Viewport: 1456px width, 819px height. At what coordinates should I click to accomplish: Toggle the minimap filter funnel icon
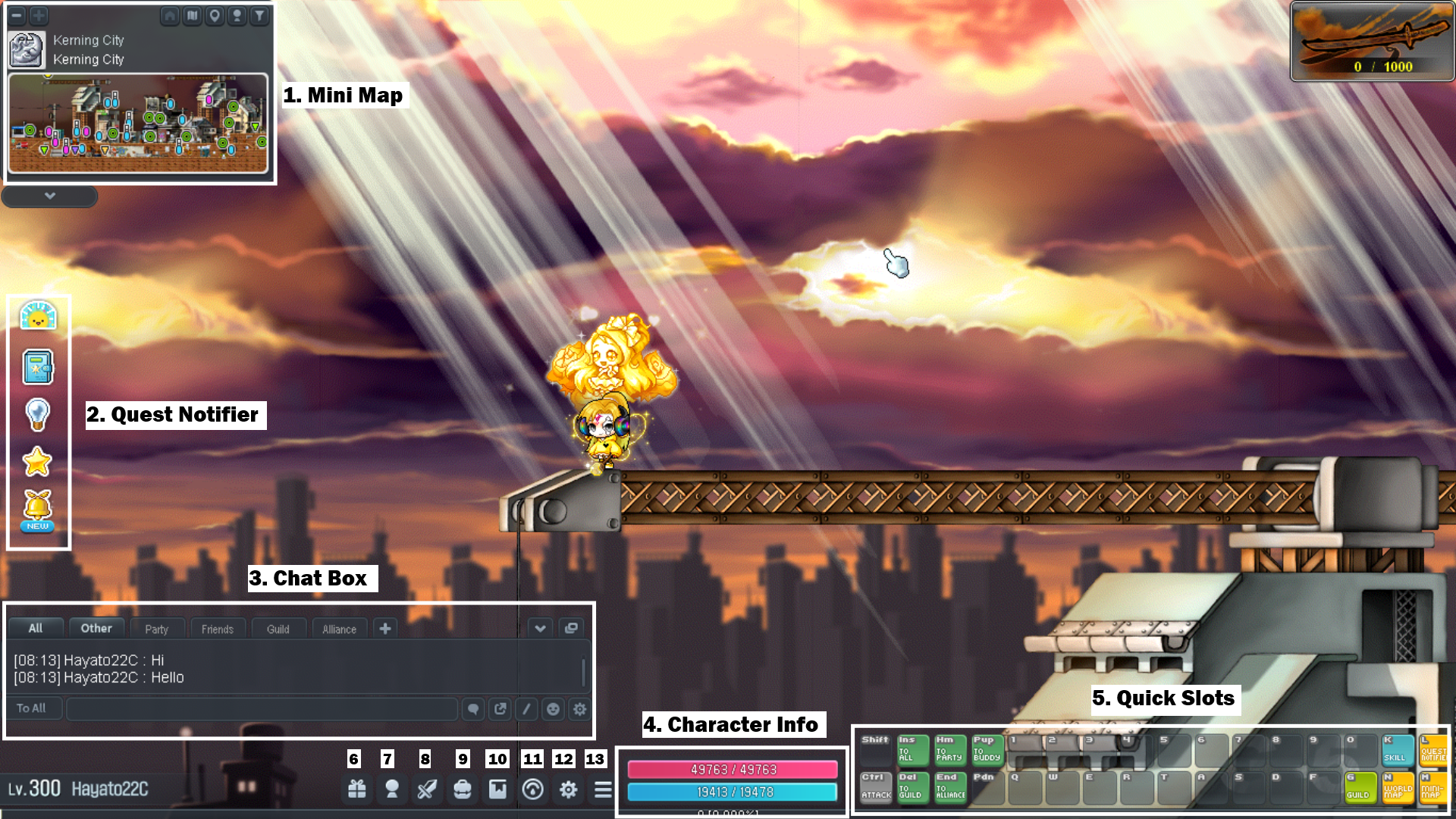(x=259, y=15)
